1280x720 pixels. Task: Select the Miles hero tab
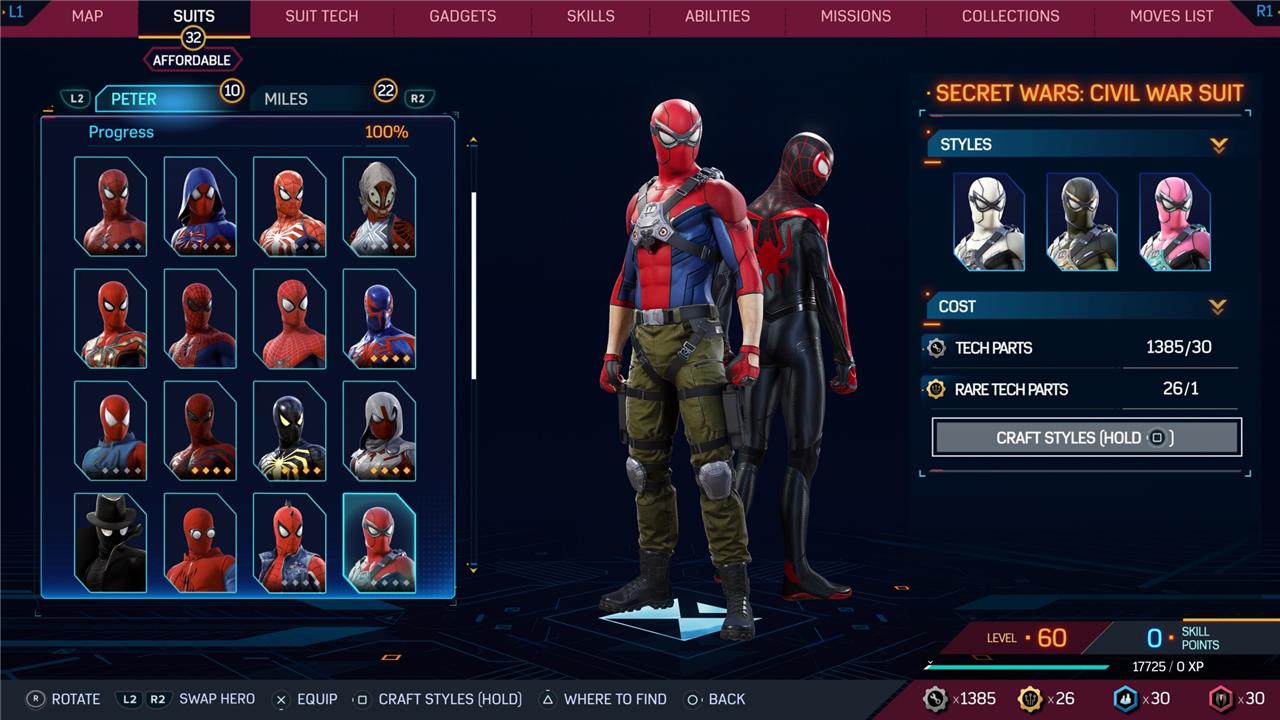pyautogui.click(x=286, y=99)
